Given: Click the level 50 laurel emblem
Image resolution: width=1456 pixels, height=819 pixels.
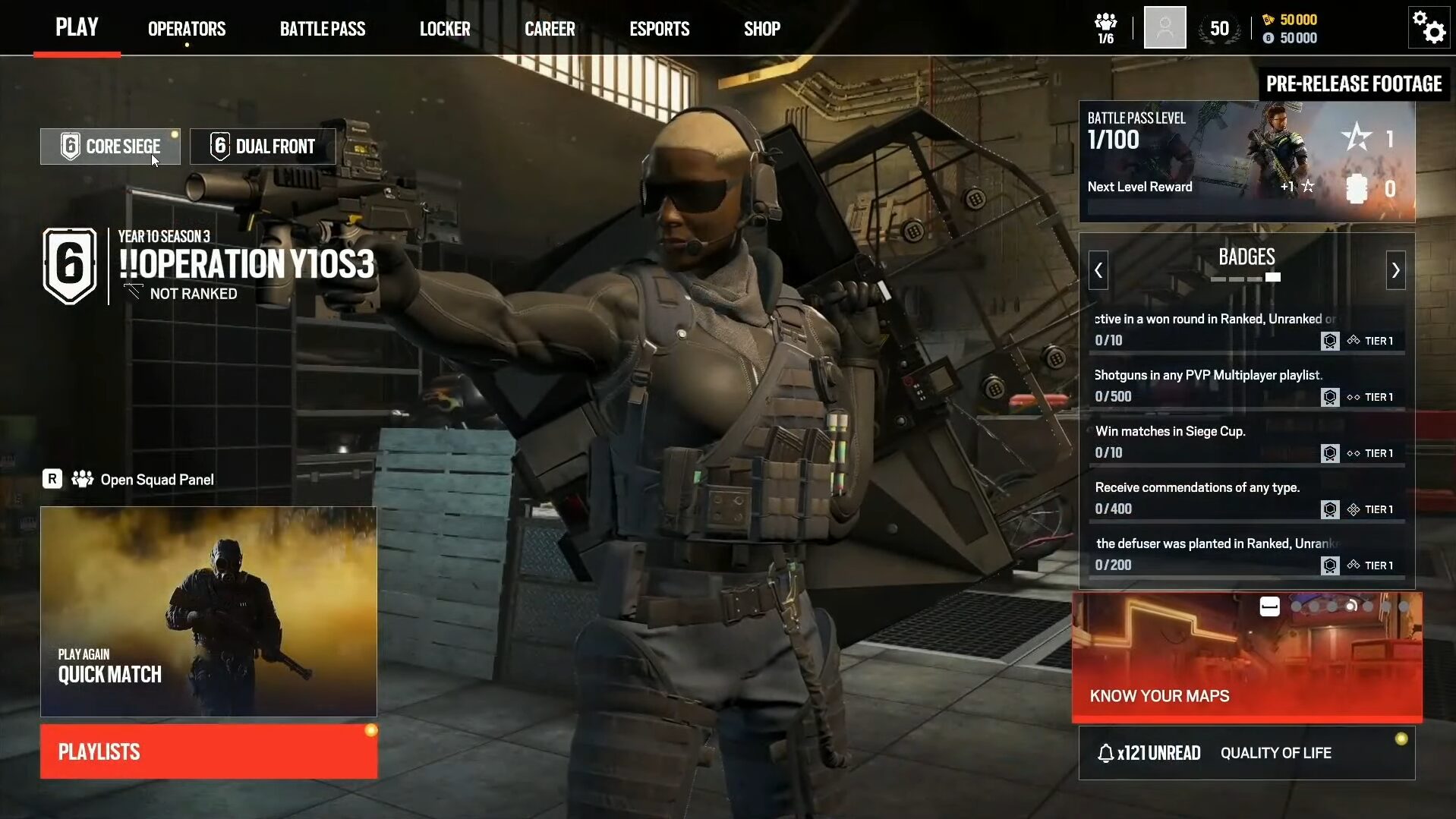Looking at the screenshot, I should (1219, 27).
